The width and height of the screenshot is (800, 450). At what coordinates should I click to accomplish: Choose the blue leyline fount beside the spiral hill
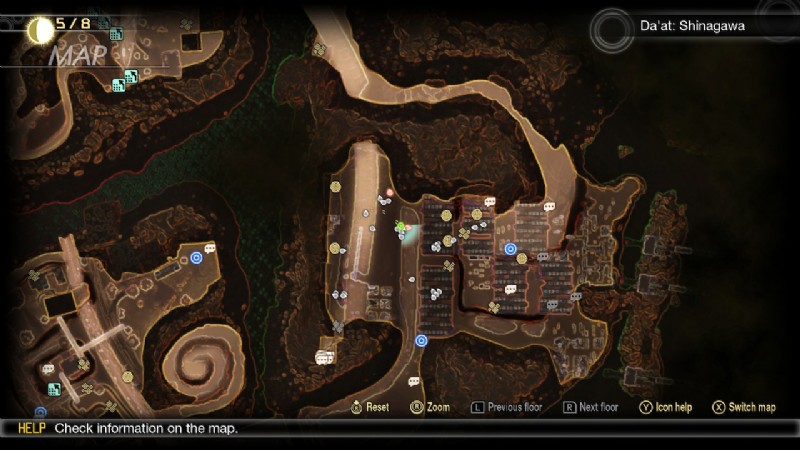coord(196,257)
